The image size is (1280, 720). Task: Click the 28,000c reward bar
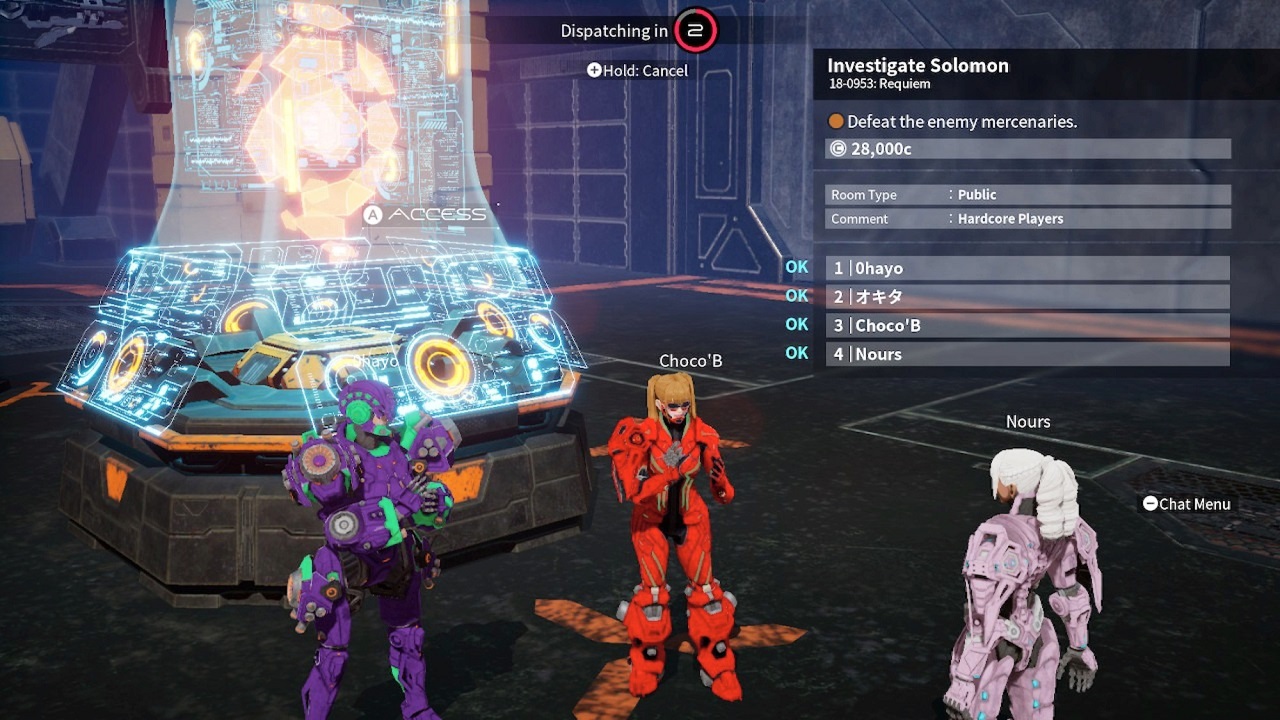1028,149
